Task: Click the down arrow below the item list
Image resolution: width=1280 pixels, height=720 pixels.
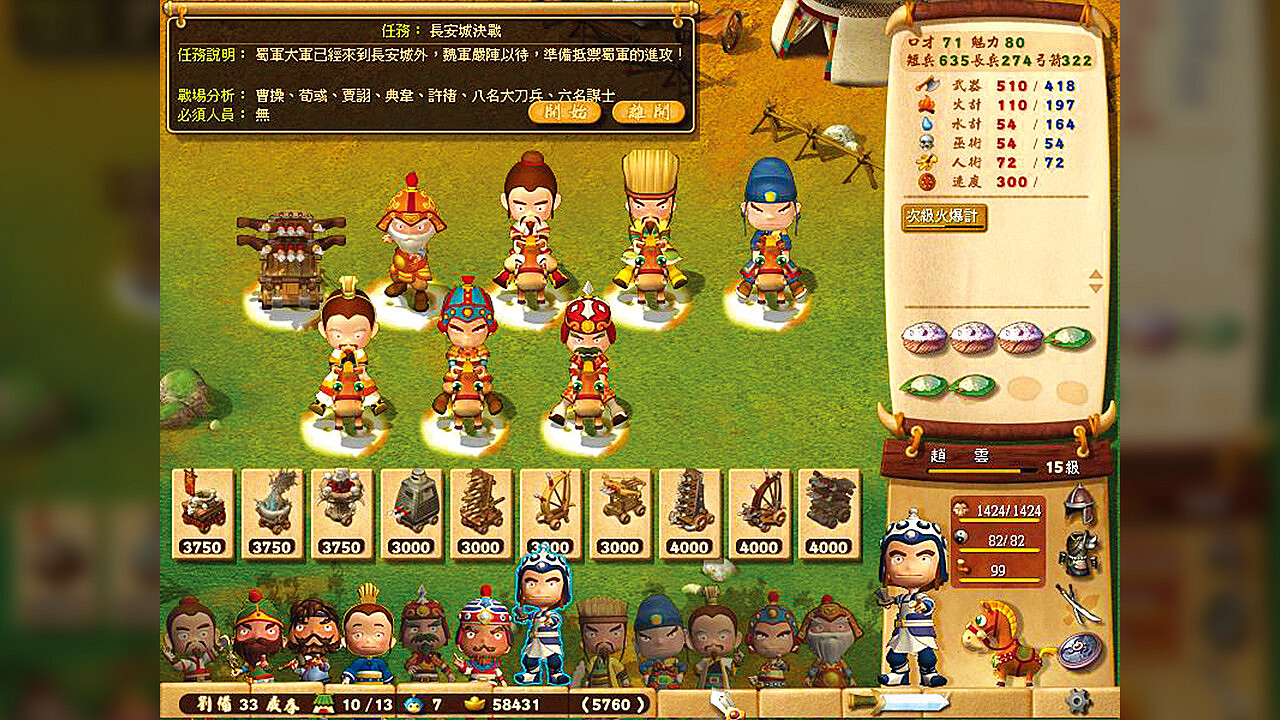Action: (1095, 289)
